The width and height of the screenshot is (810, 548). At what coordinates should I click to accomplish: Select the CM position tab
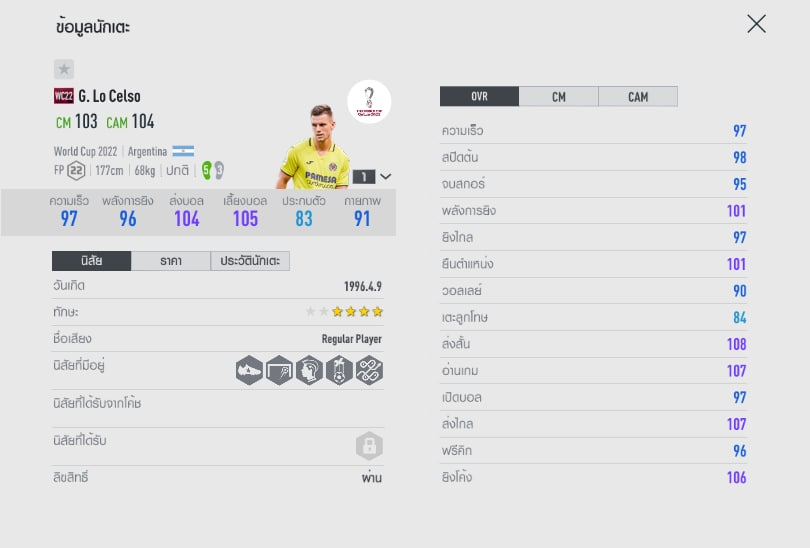point(558,97)
